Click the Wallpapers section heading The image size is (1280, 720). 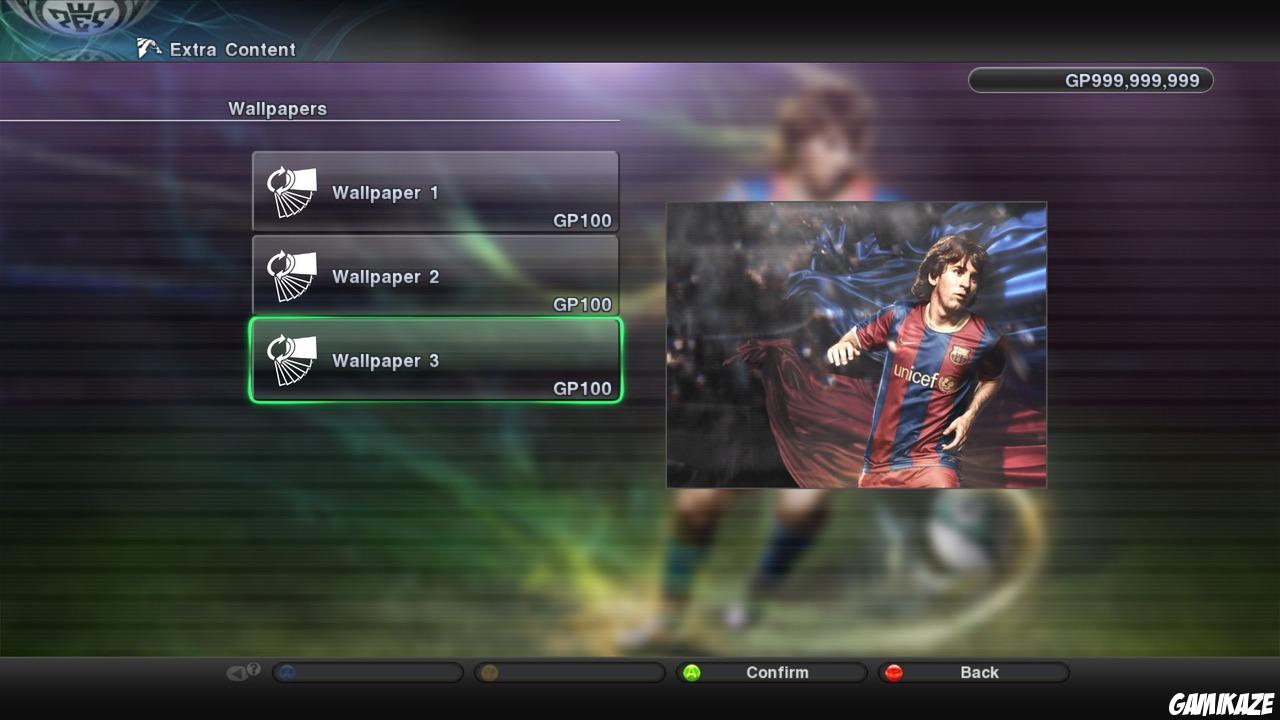tap(277, 109)
